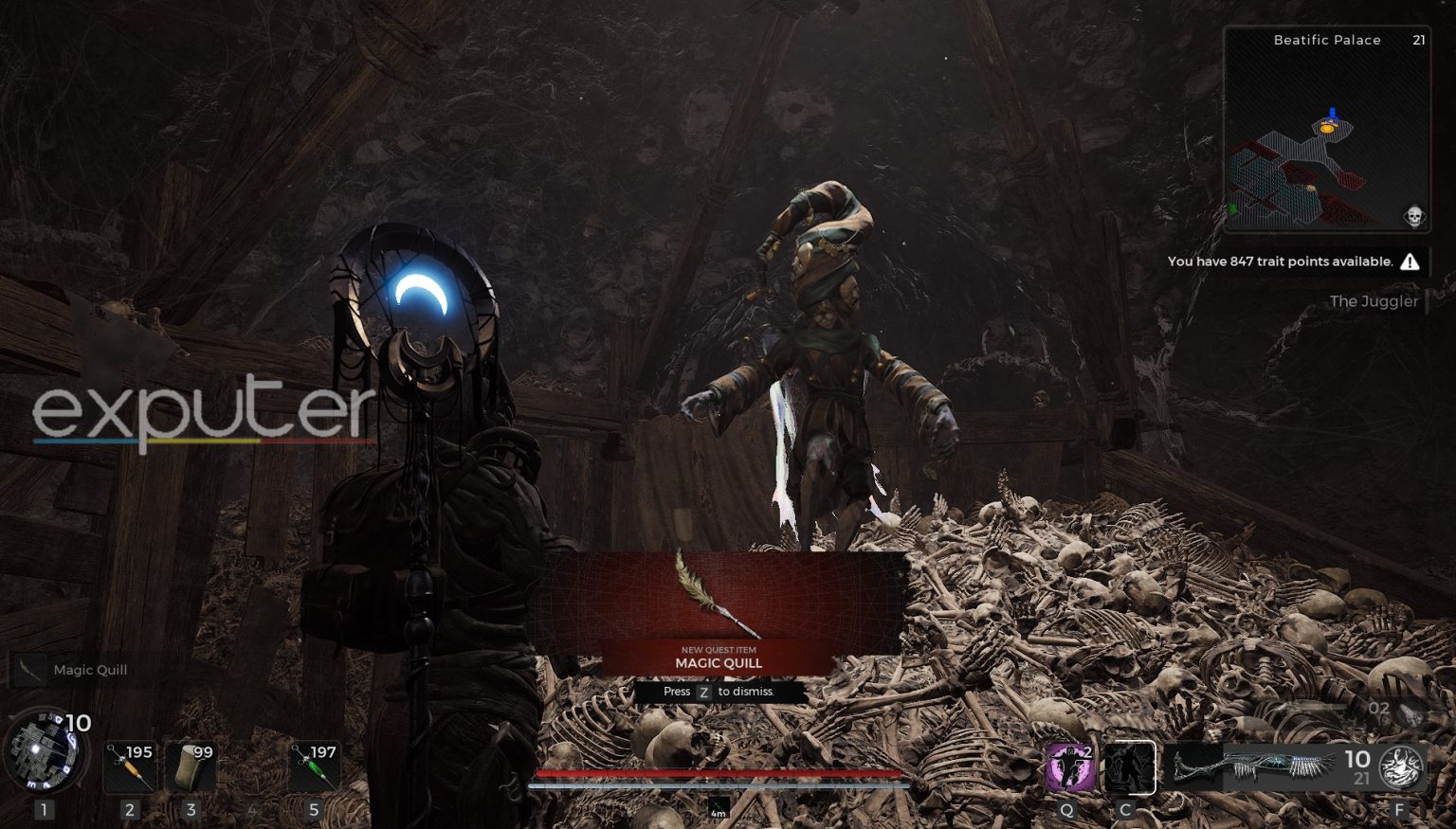Expand the Beatific Palace minimap panel
1456x829 pixels.
pyautogui.click(x=1324, y=128)
